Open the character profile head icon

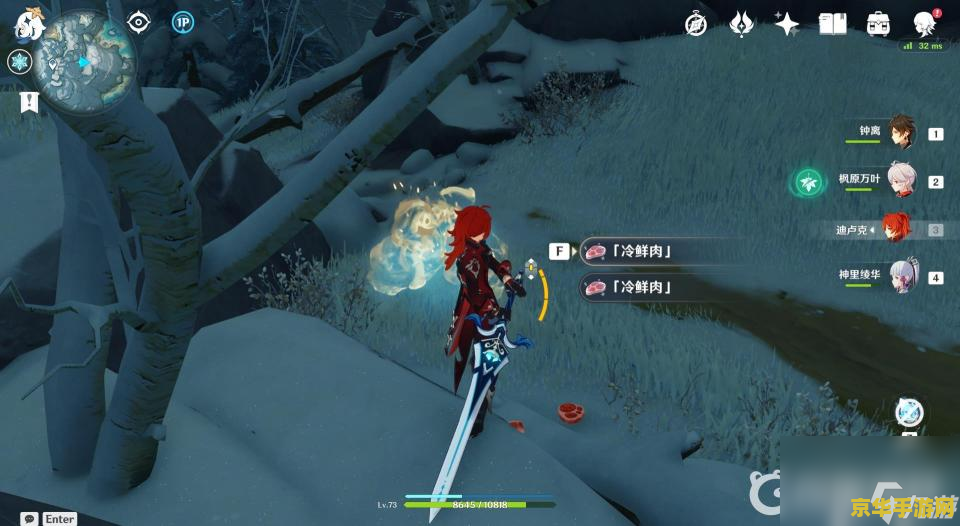pos(925,24)
